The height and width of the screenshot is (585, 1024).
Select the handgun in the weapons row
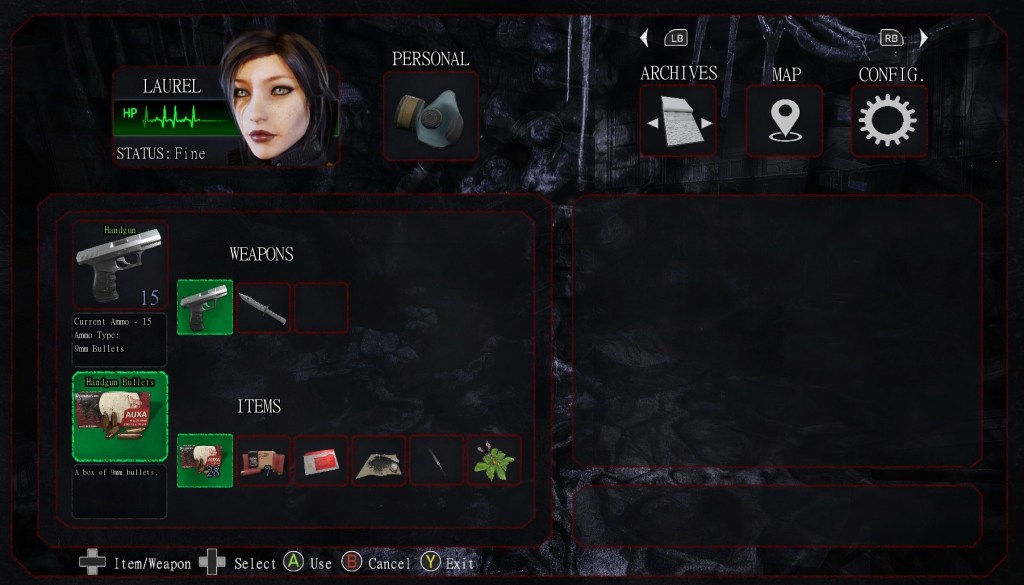point(205,307)
